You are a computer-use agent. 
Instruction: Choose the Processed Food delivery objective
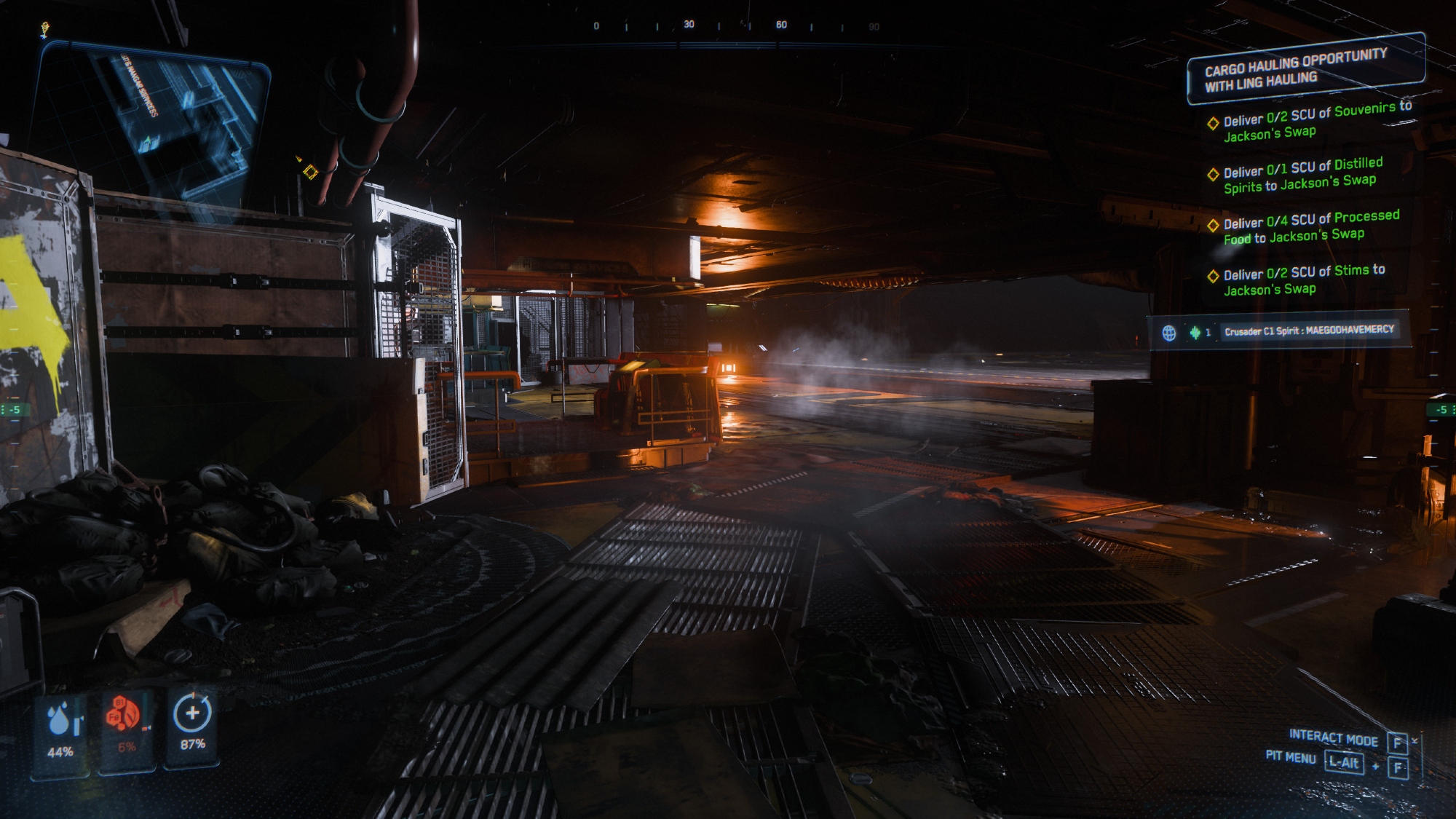pyautogui.click(x=1310, y=227)
